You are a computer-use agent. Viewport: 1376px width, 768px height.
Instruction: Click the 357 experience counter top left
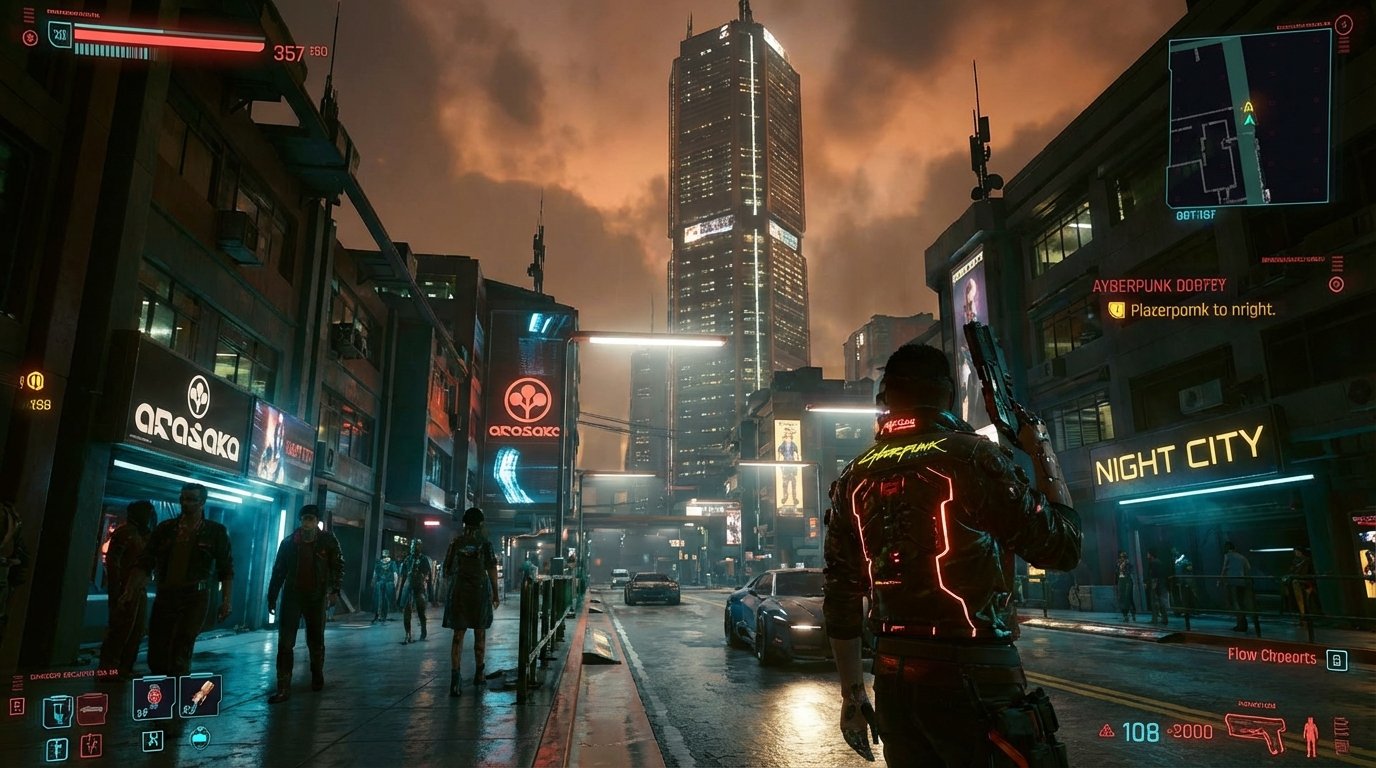(290, 52)
